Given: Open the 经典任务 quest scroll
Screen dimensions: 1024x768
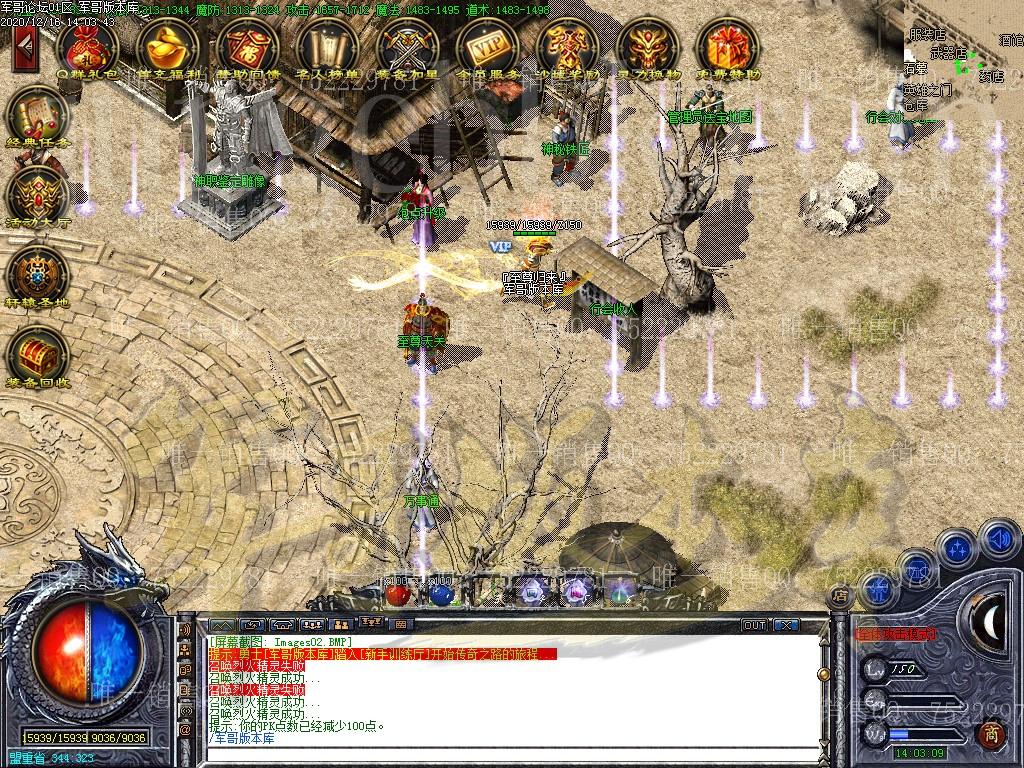Looking at the screenshot, I should coord(37,115).
